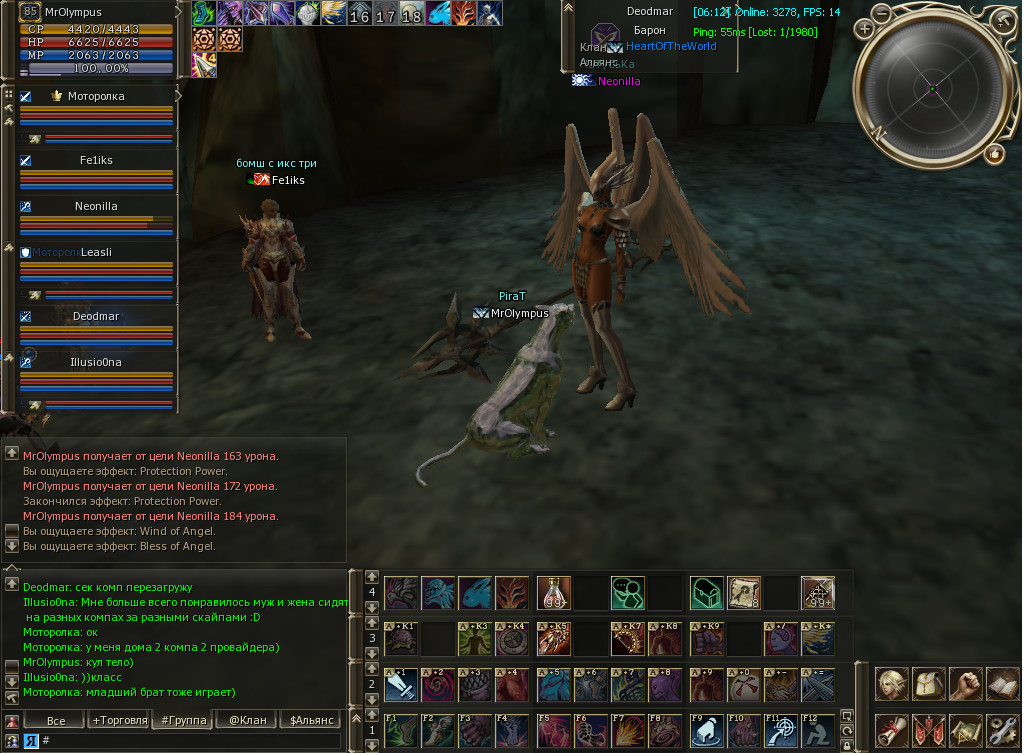Viewport: 1024px width, 753px height.
Task: Click the chat message input field
Action: [x=190, y=741]
